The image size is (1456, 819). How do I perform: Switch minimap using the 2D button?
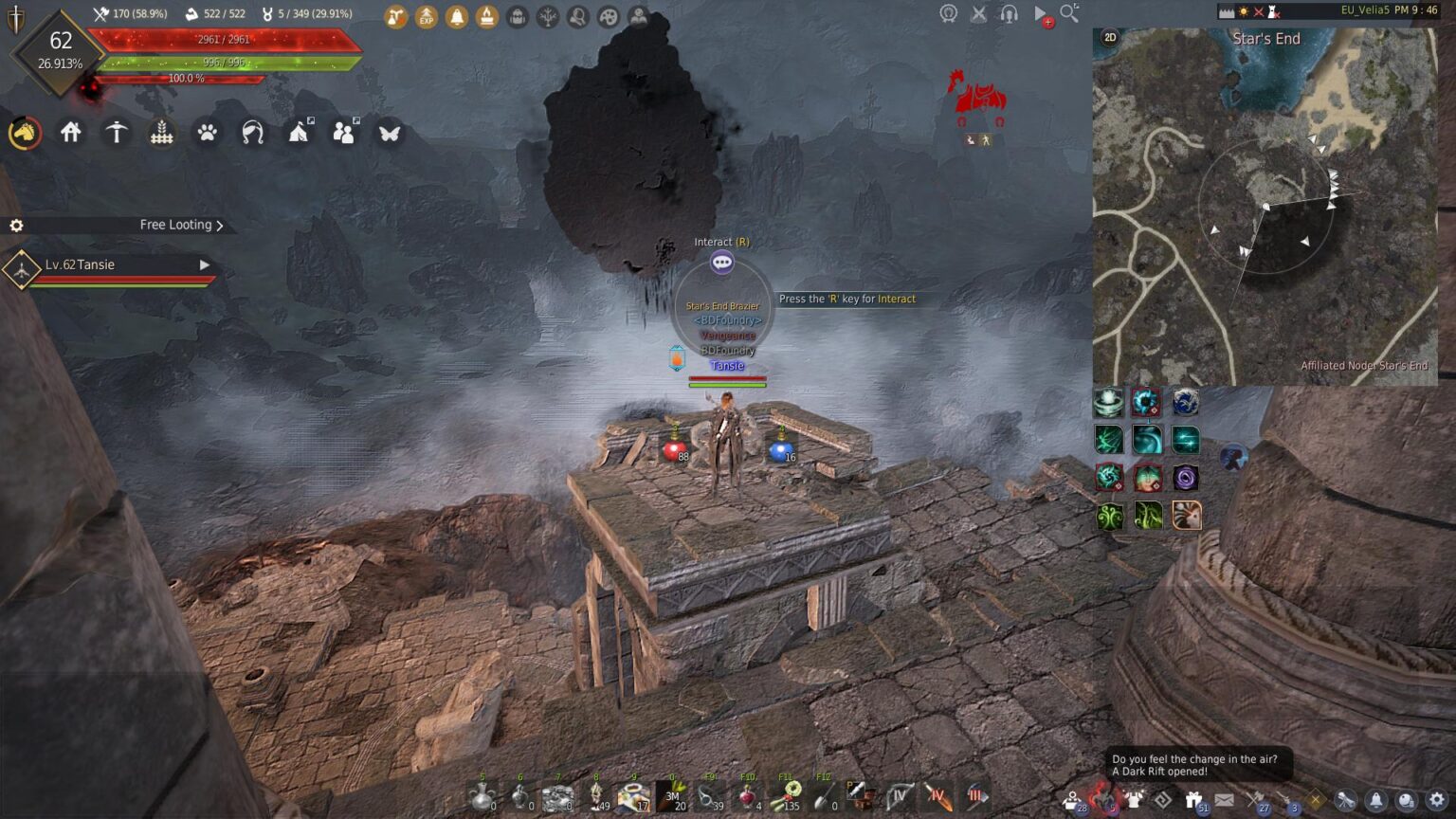pos(1110,38)
